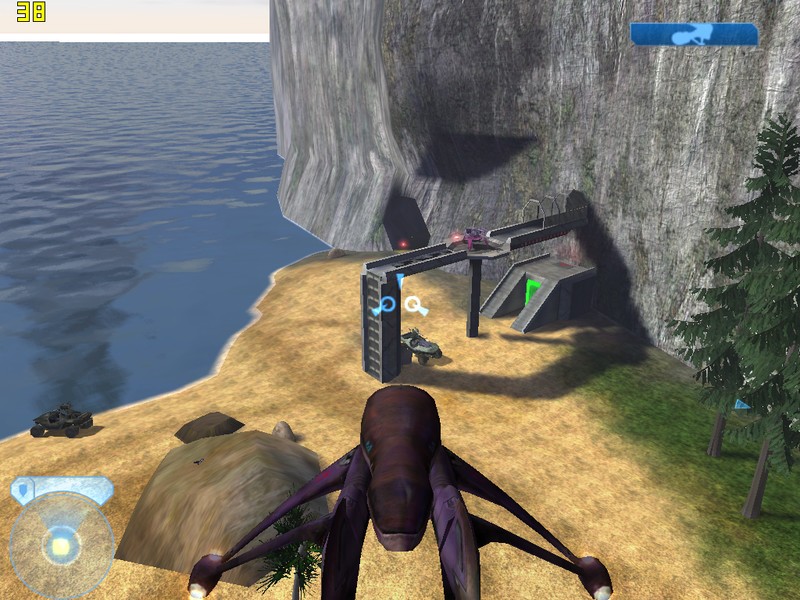Click the circular motion tracker radar
This screenshot has width=800, height=600.
point(61,545)
